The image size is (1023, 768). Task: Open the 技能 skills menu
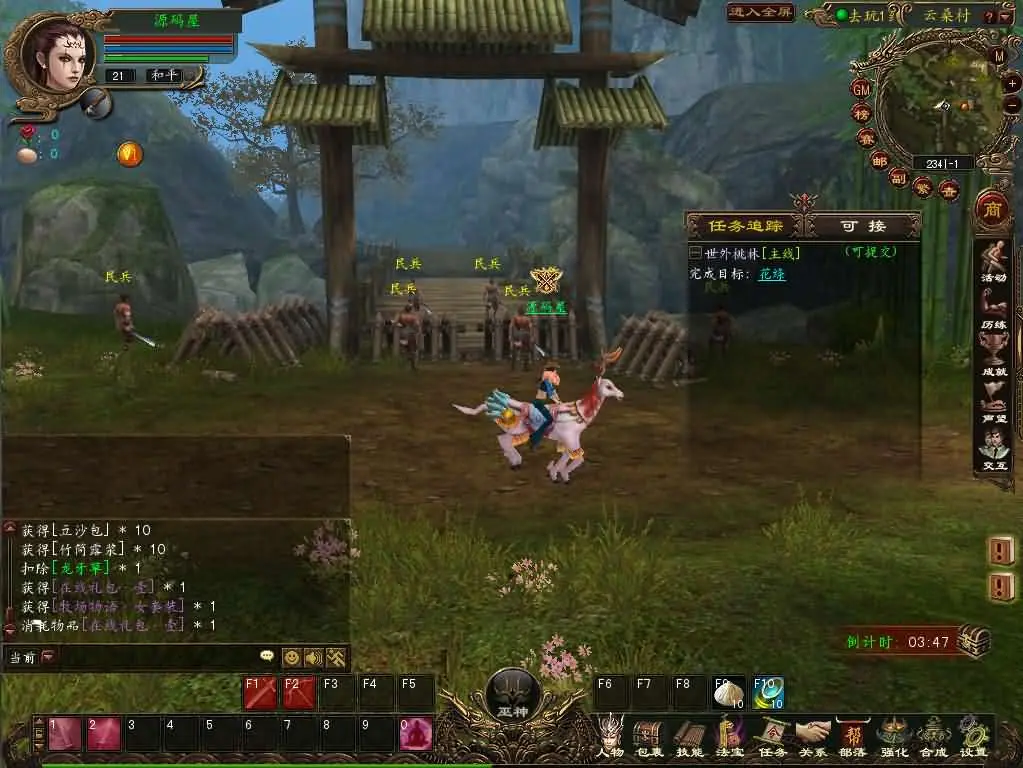[x=689, y=735]
